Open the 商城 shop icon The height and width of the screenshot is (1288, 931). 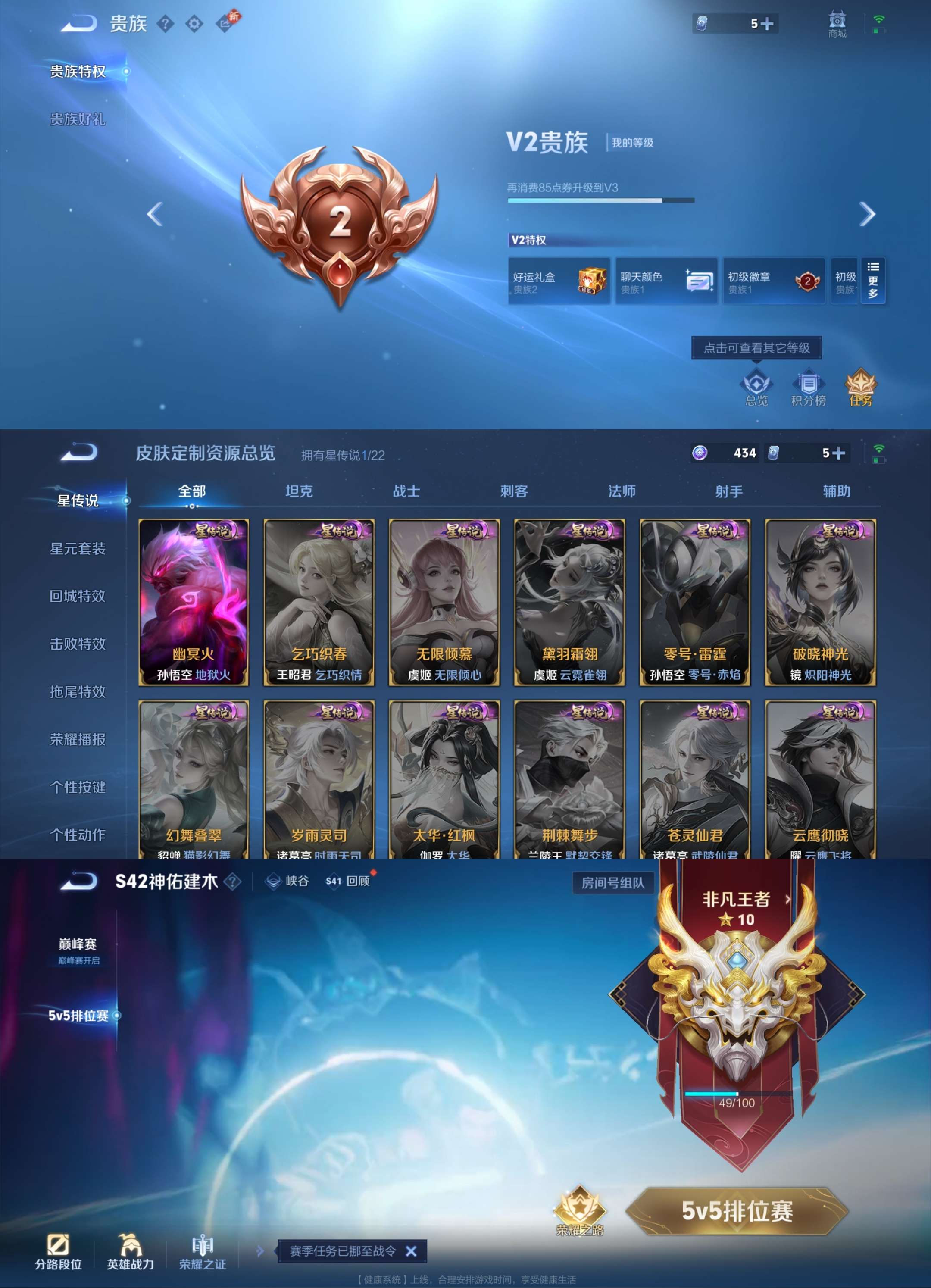click(837, 24)
